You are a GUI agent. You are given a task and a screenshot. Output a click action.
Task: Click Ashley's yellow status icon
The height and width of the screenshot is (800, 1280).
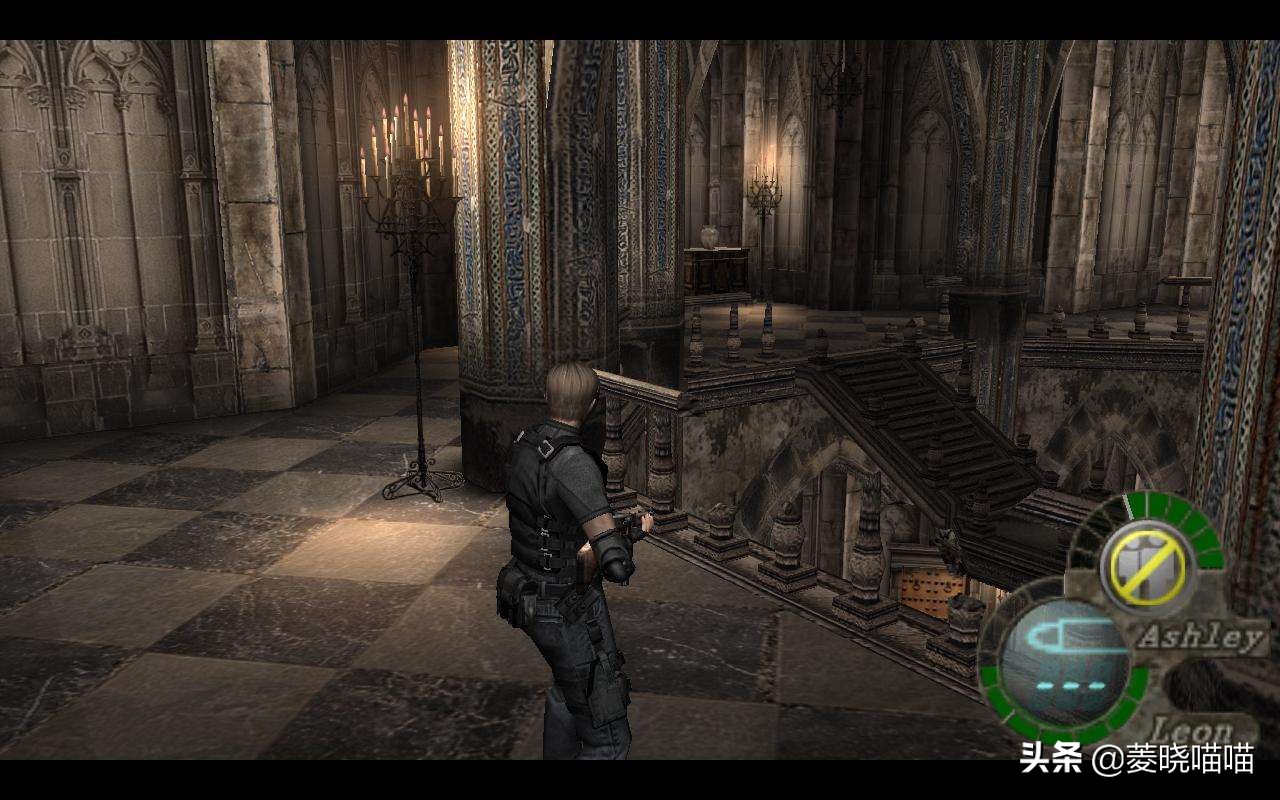pyautogui.click(x=1146, y=566)
